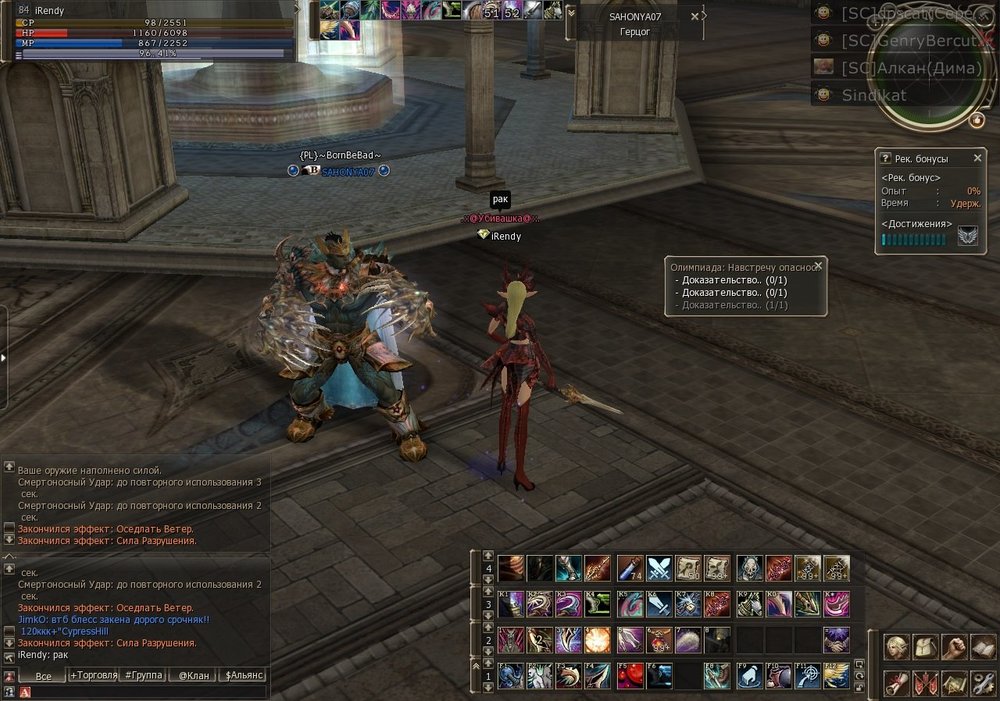This screenshot has height=701, width=1000.
Task: Close the SAHONYA07 target window
Action: pyautogui.click(x=695, y=16)
